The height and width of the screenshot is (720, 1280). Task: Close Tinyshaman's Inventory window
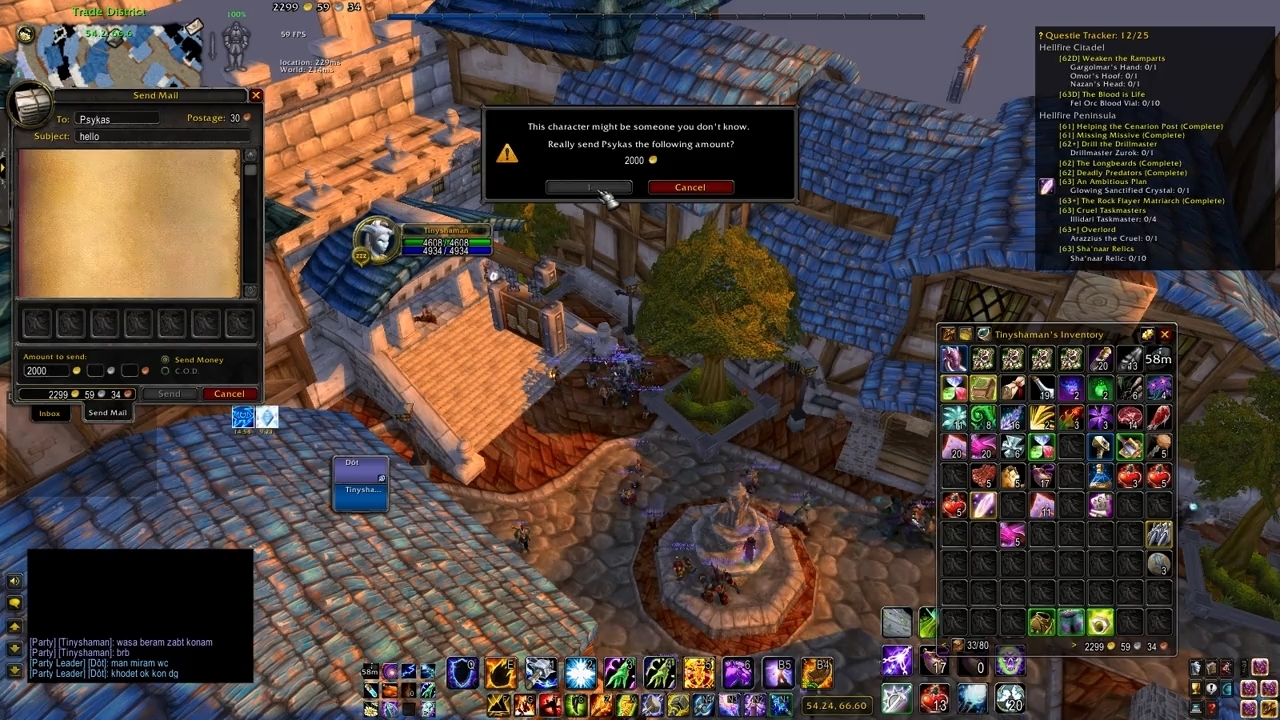pos(1164,334)
